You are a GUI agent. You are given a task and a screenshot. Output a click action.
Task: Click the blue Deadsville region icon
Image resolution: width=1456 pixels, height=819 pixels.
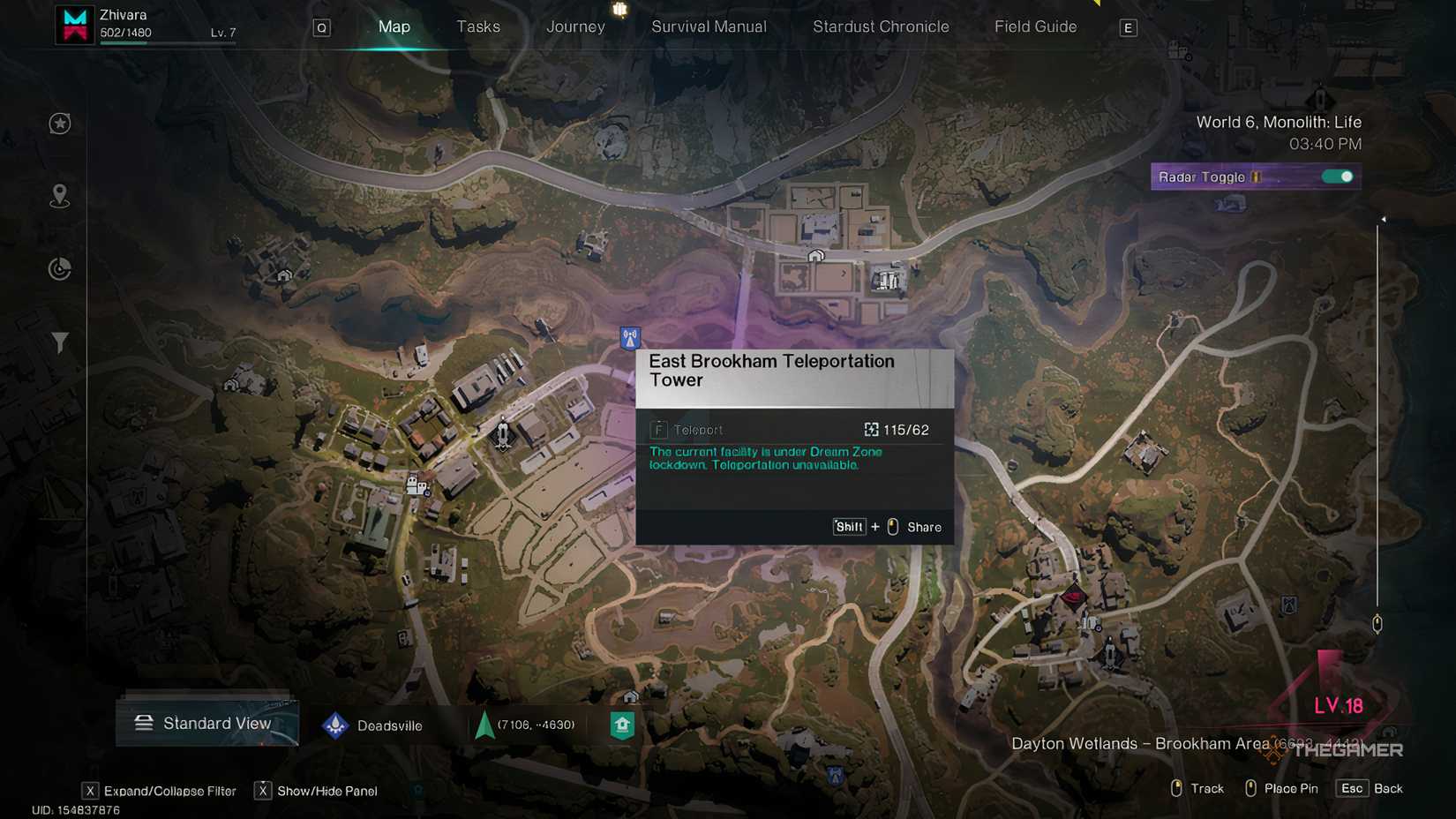pos(335,725)
